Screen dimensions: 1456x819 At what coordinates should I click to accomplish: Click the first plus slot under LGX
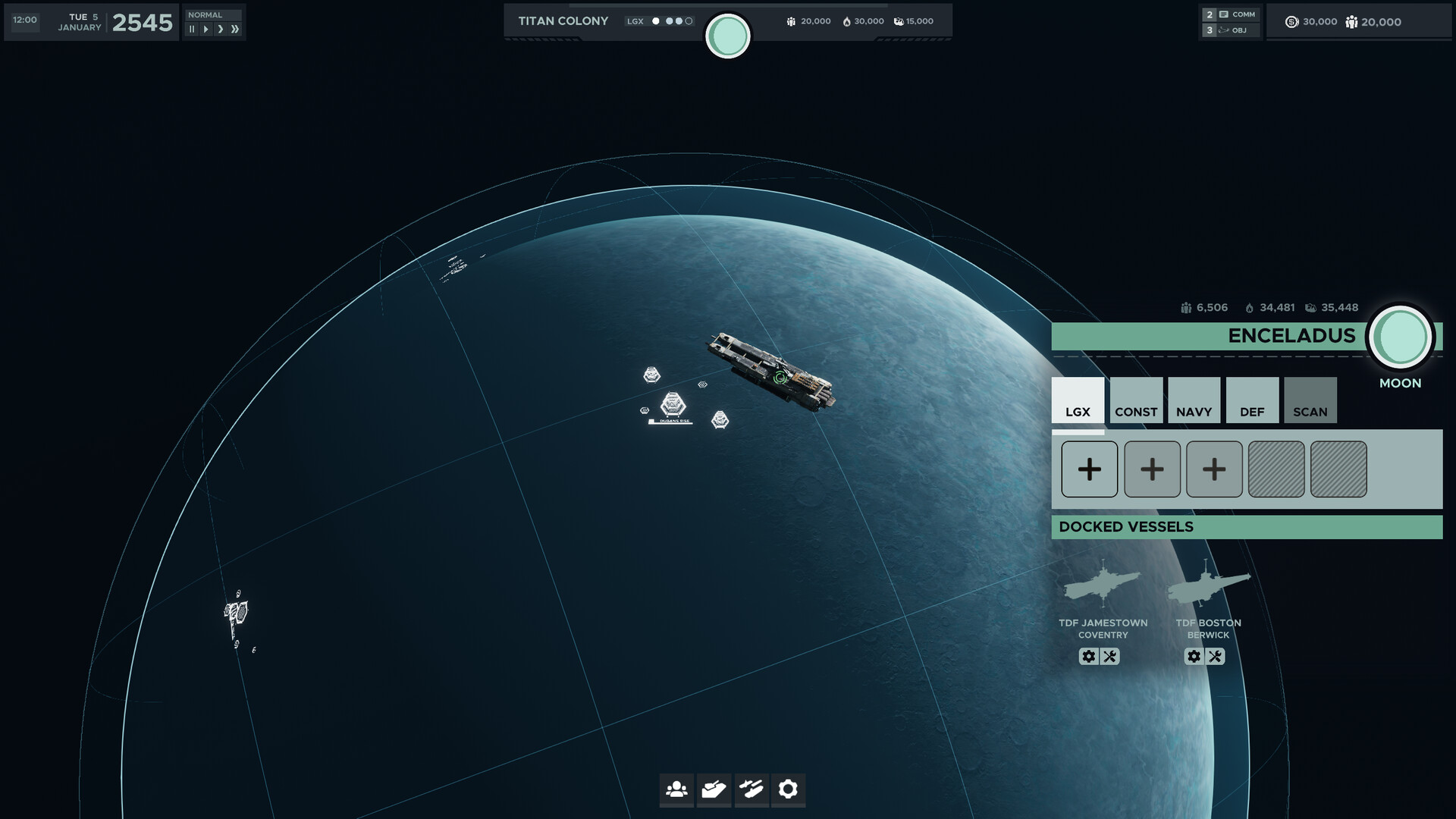point(1089,469)
